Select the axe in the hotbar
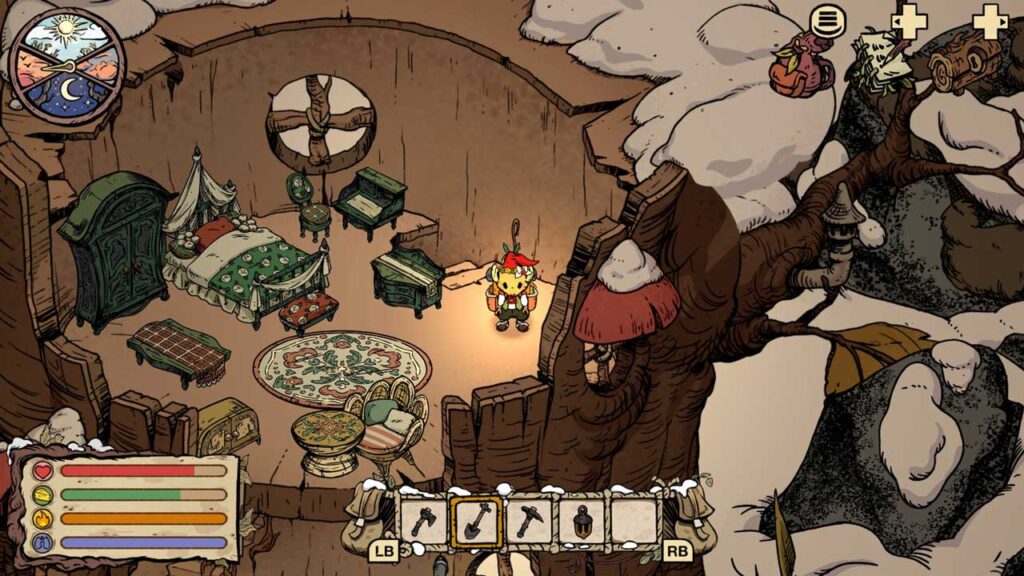 tap(423, 521)
